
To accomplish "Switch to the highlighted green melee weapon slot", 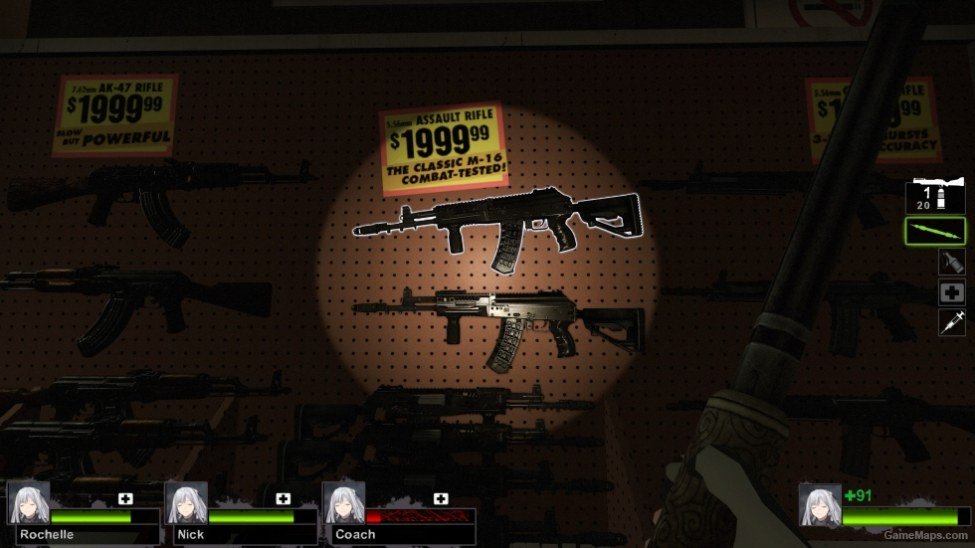I will click(935, 231).
